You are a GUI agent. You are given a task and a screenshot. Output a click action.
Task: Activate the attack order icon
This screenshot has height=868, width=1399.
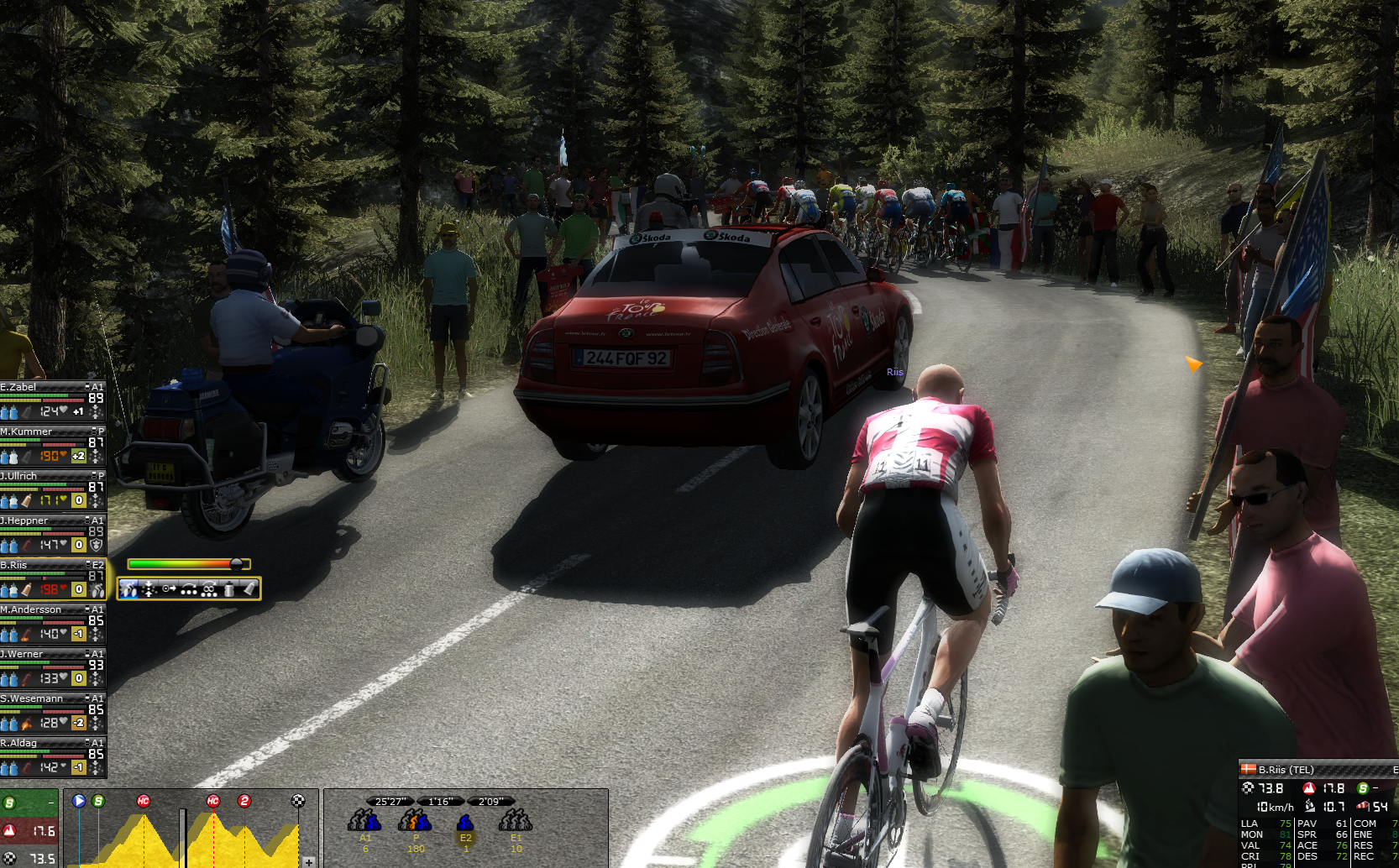tap(128, 589)
